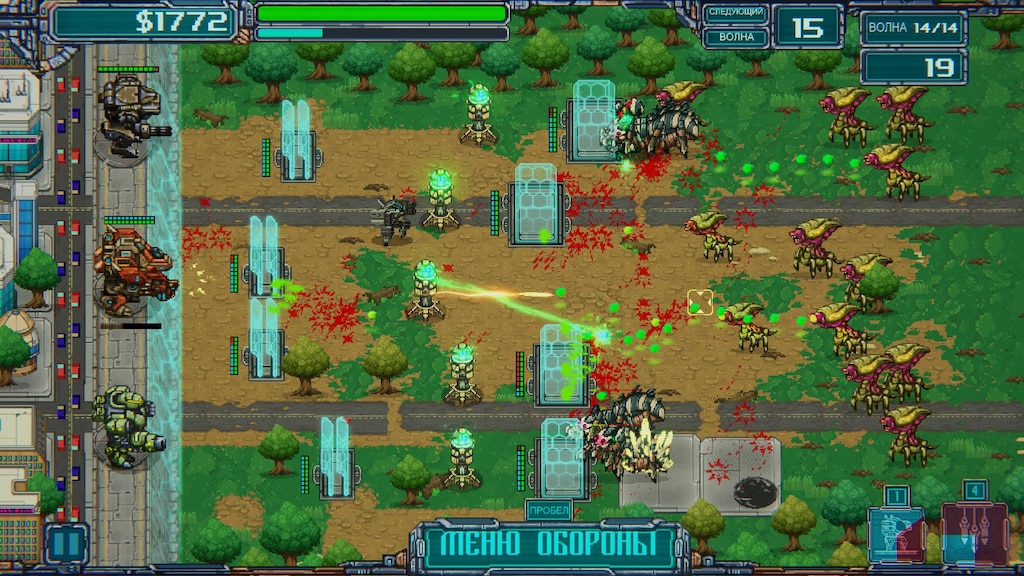Open the МЕНЮ ОБОРОНЫ defense menu
The width and height of the screenshot is (1024, 576).
(548, 546)
